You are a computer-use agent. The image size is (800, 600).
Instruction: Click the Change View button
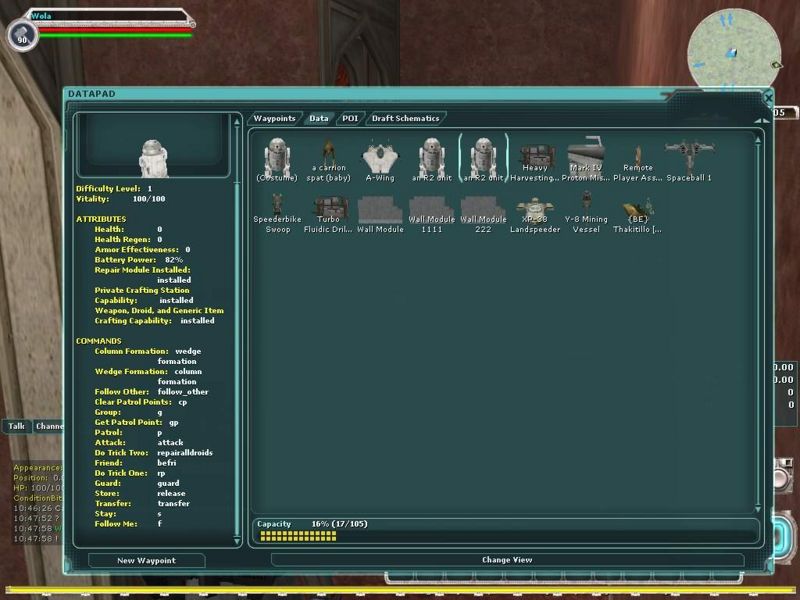507,560
